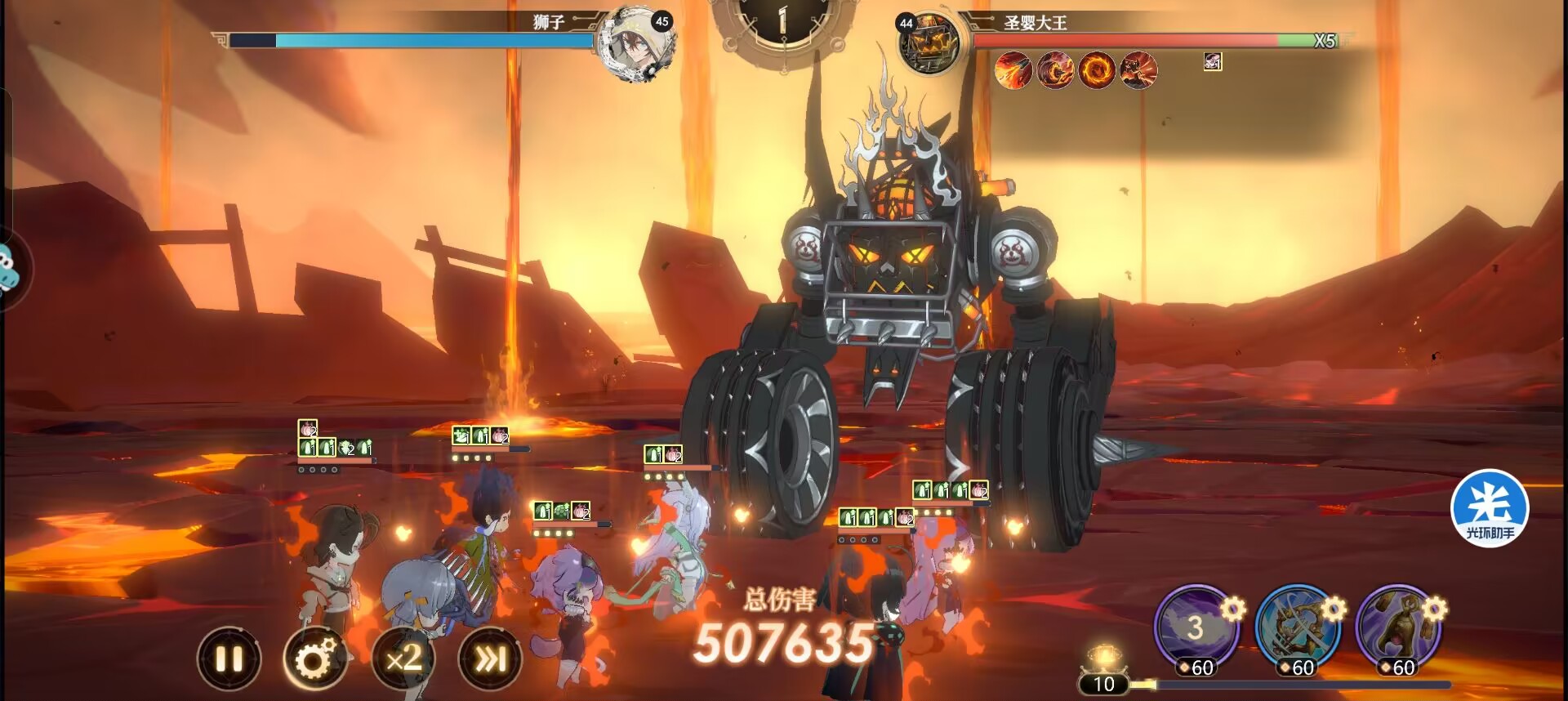Viewport: 1568px width, 701px height.
Task: Inspect boss flame wave skill icon
Action: tap(1055, 70)
